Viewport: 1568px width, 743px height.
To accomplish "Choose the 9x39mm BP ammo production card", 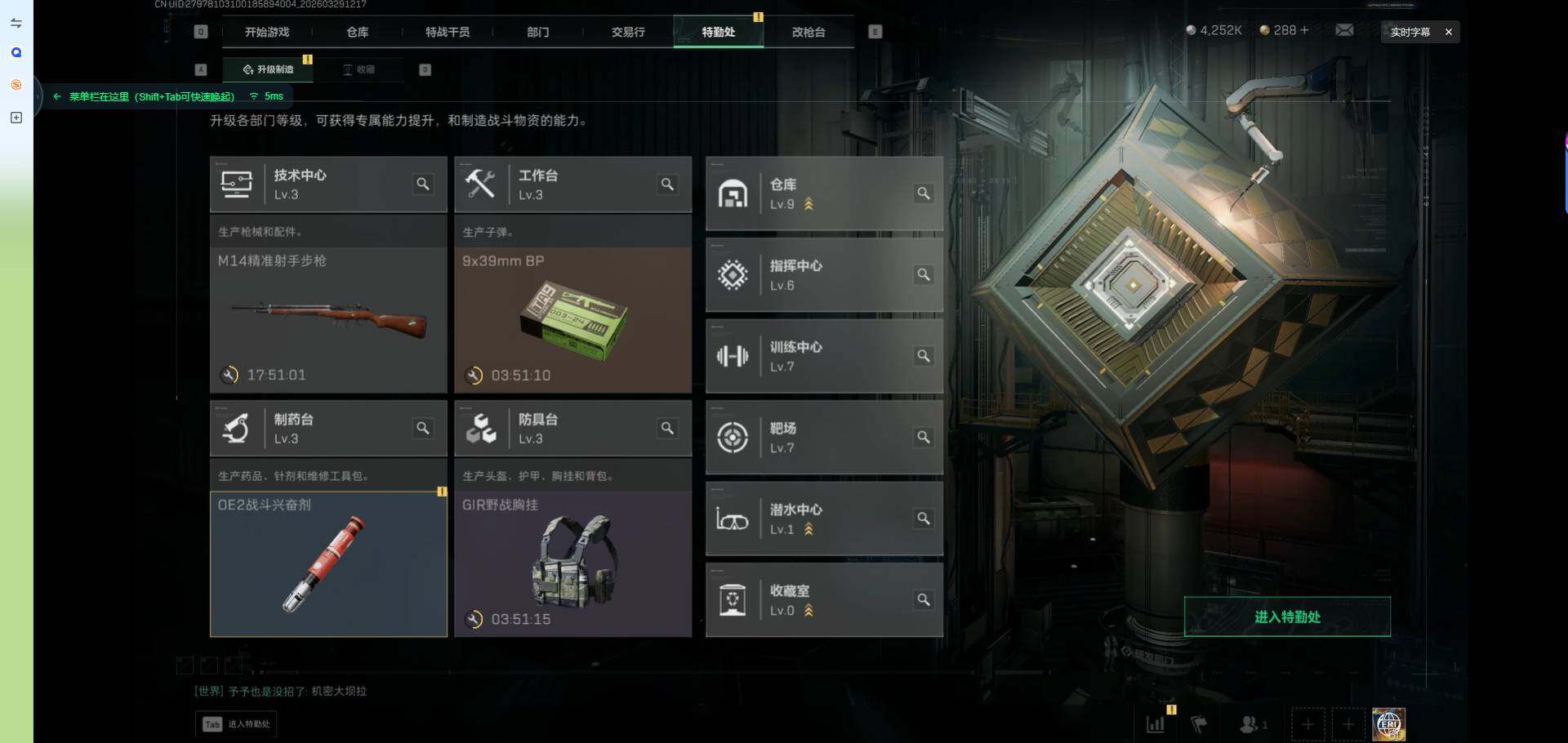I will 572,318.
